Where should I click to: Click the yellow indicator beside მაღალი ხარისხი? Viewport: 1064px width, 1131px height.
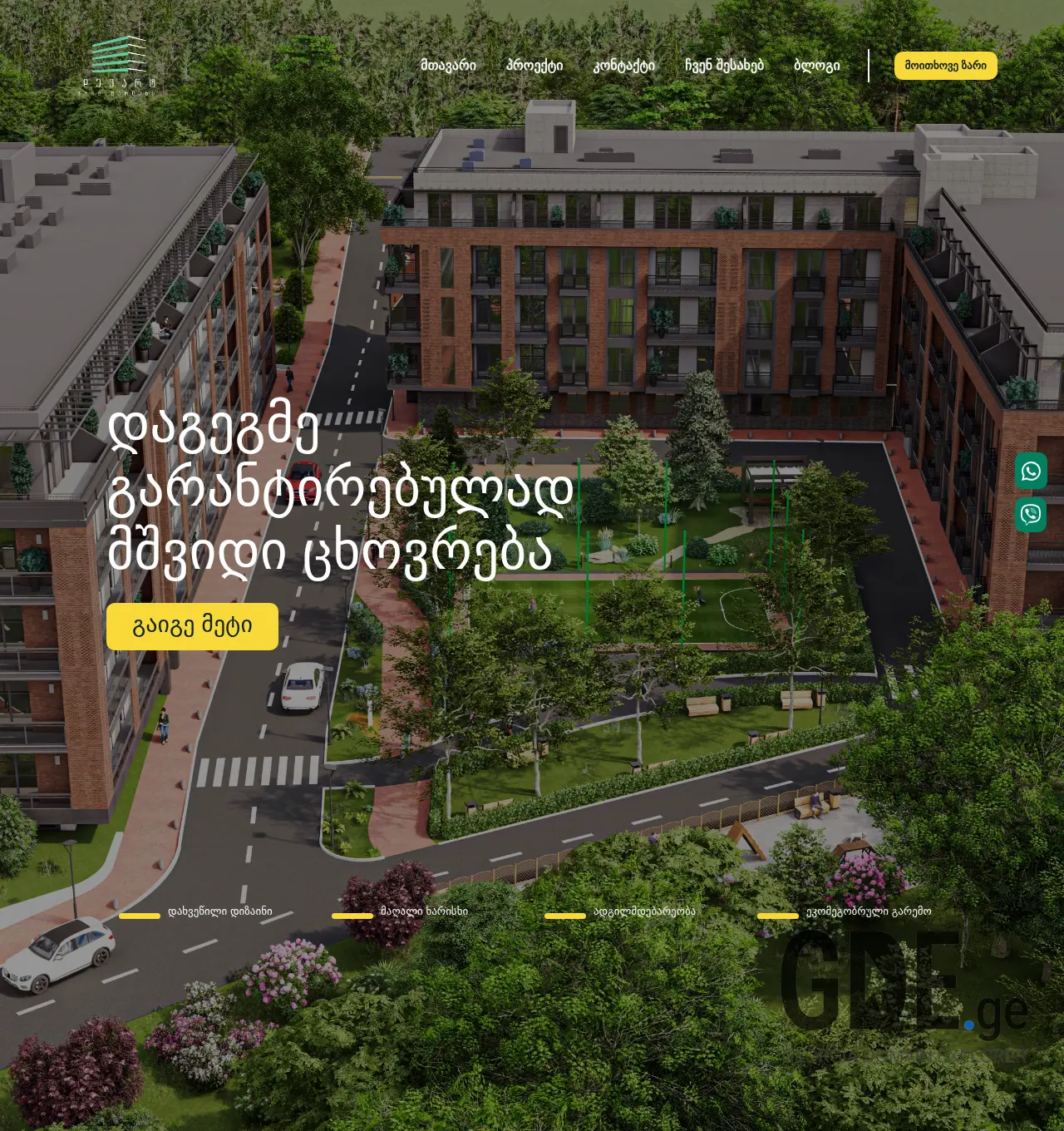click(354, 916)
